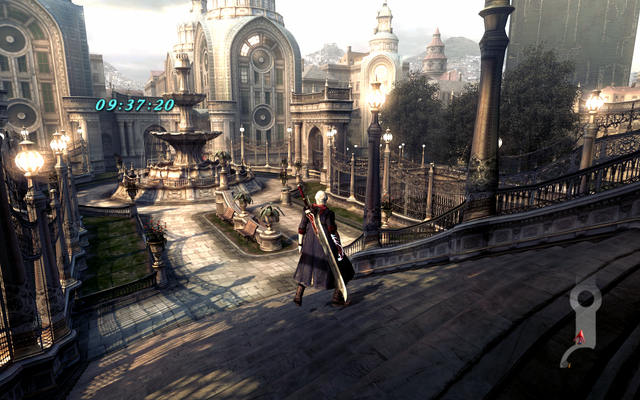Select the red player arrow on the minimap

pyautogui.click(x=579, y=336)
